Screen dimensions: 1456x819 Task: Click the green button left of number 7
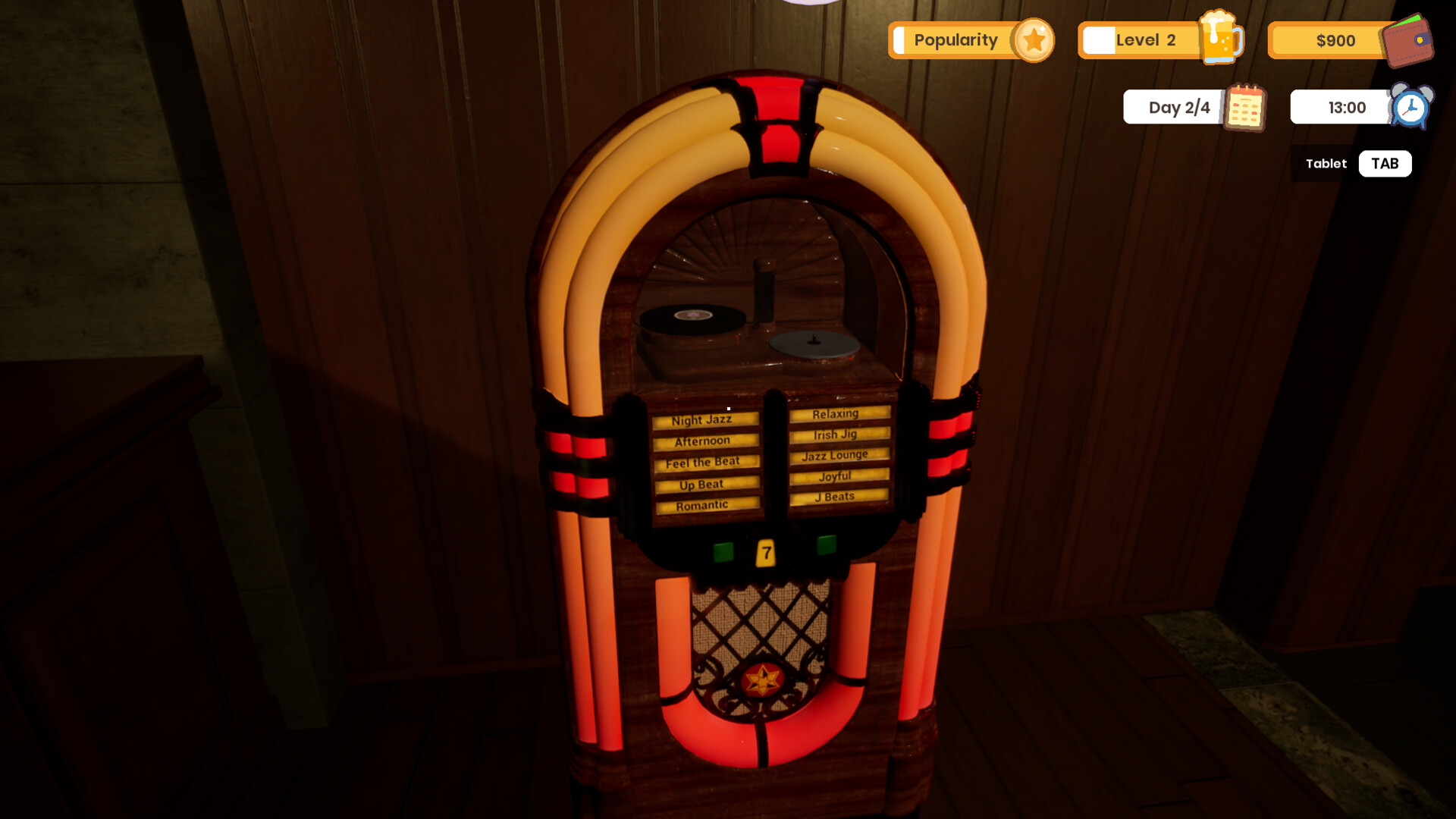[723, 551]
